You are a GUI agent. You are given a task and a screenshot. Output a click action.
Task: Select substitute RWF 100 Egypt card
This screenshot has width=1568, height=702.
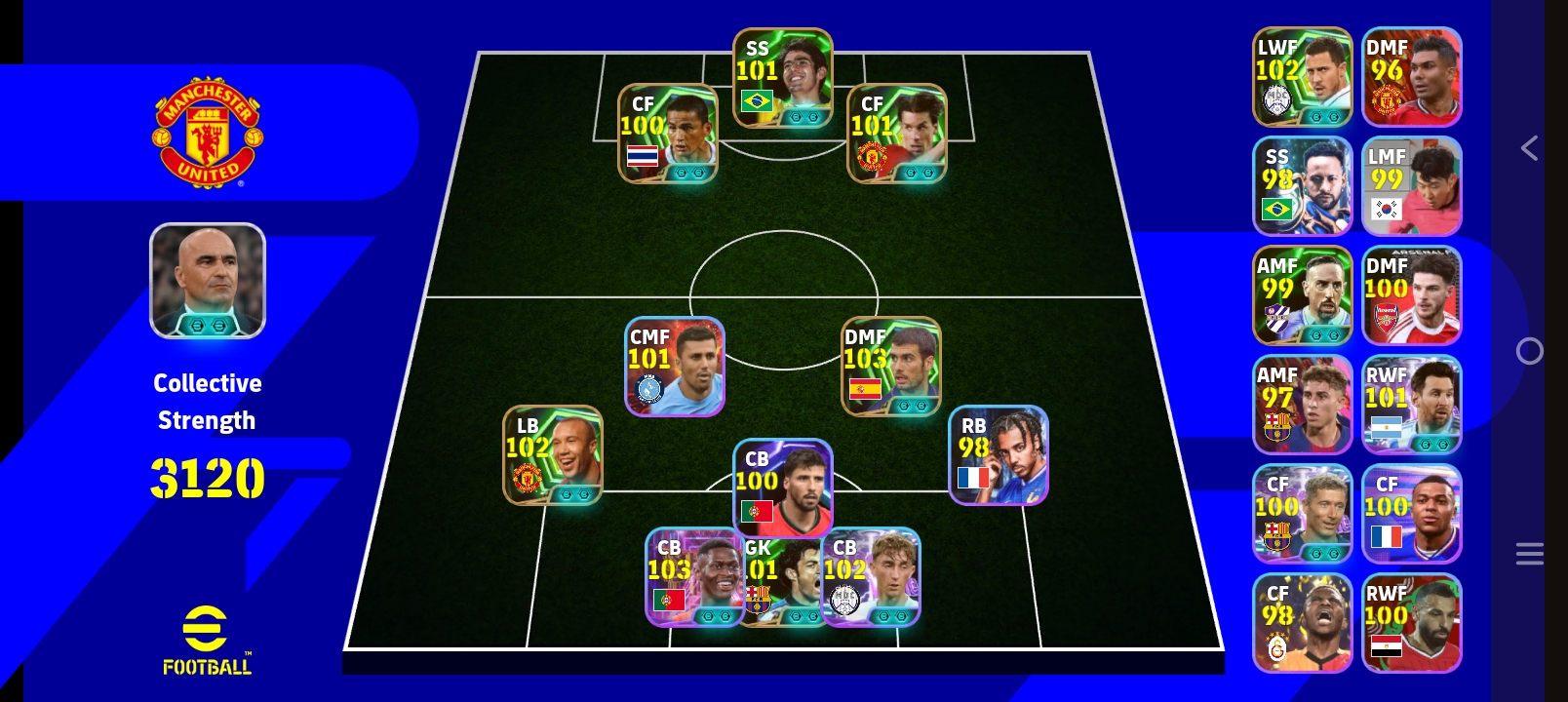pos(1411,623)
